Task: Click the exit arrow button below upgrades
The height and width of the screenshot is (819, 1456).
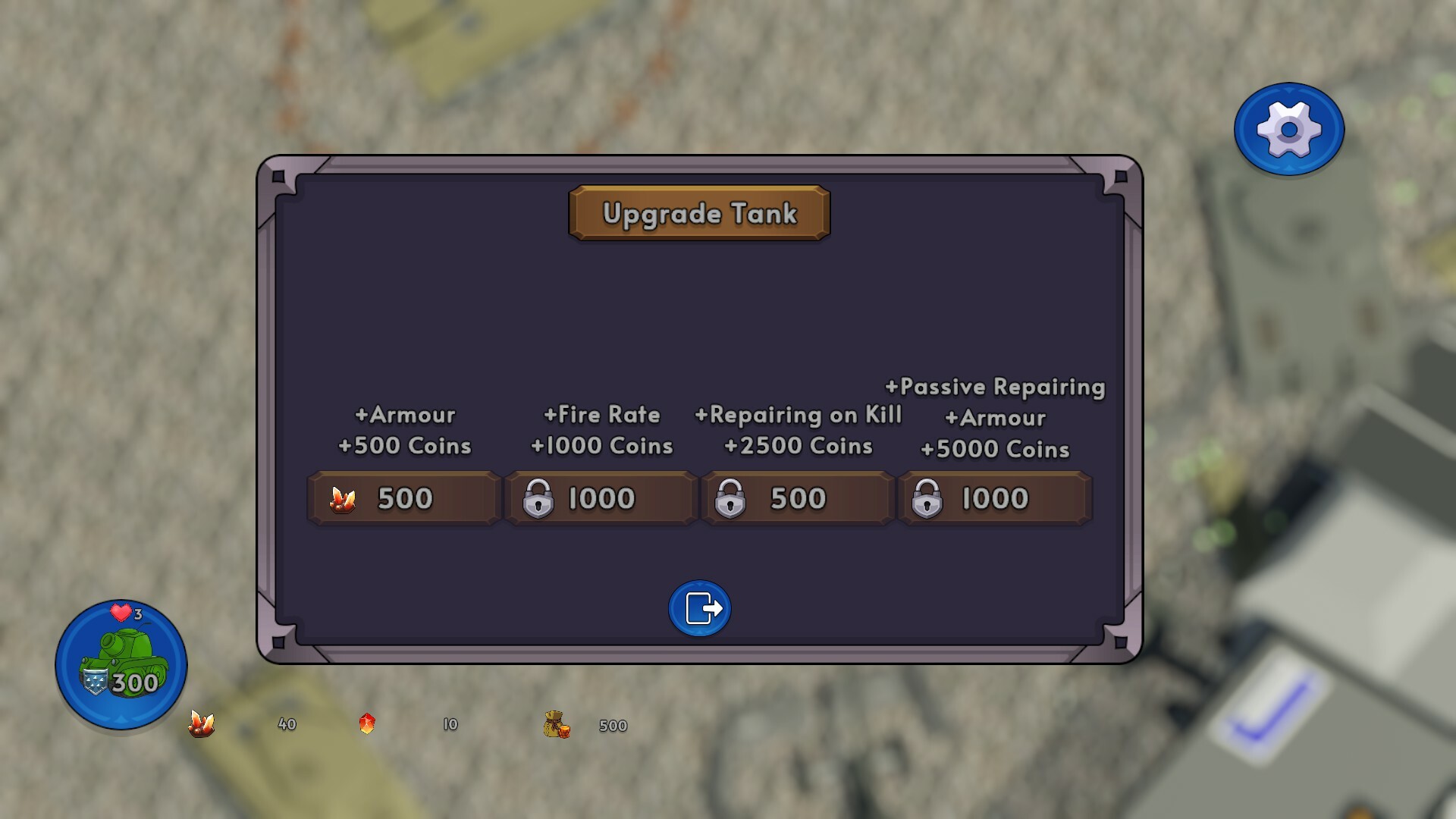Action: (698, 607)
